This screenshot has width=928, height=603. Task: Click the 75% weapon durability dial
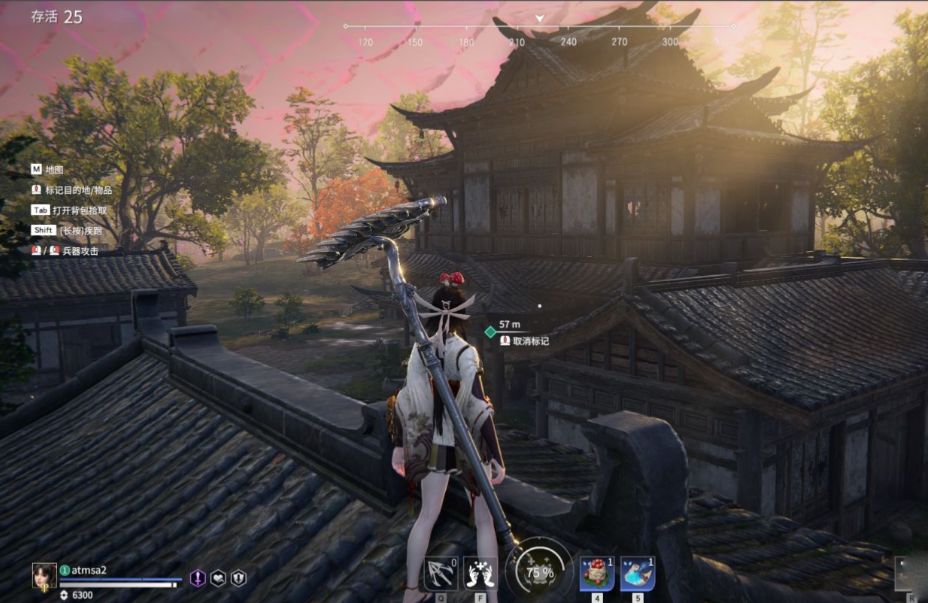point(539,573)
